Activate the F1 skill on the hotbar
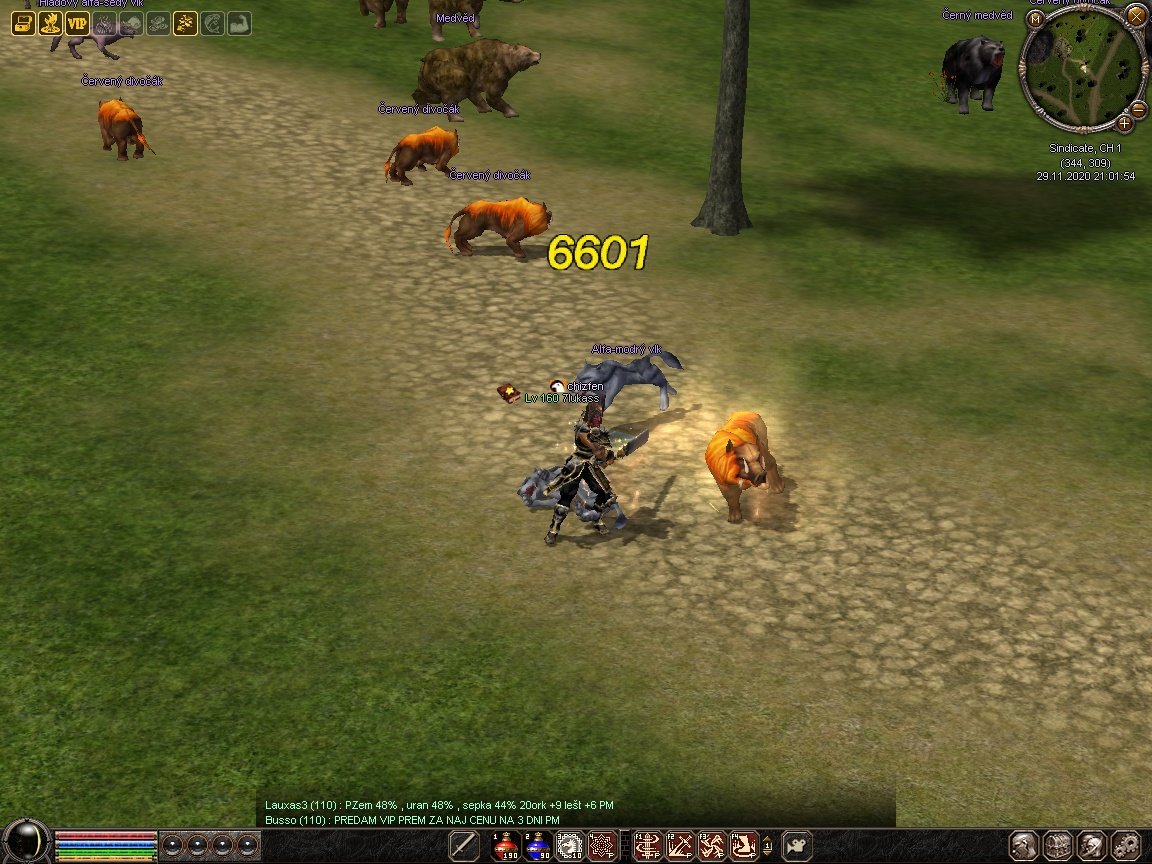The image size is (1152, 864). tap(649, 846)
